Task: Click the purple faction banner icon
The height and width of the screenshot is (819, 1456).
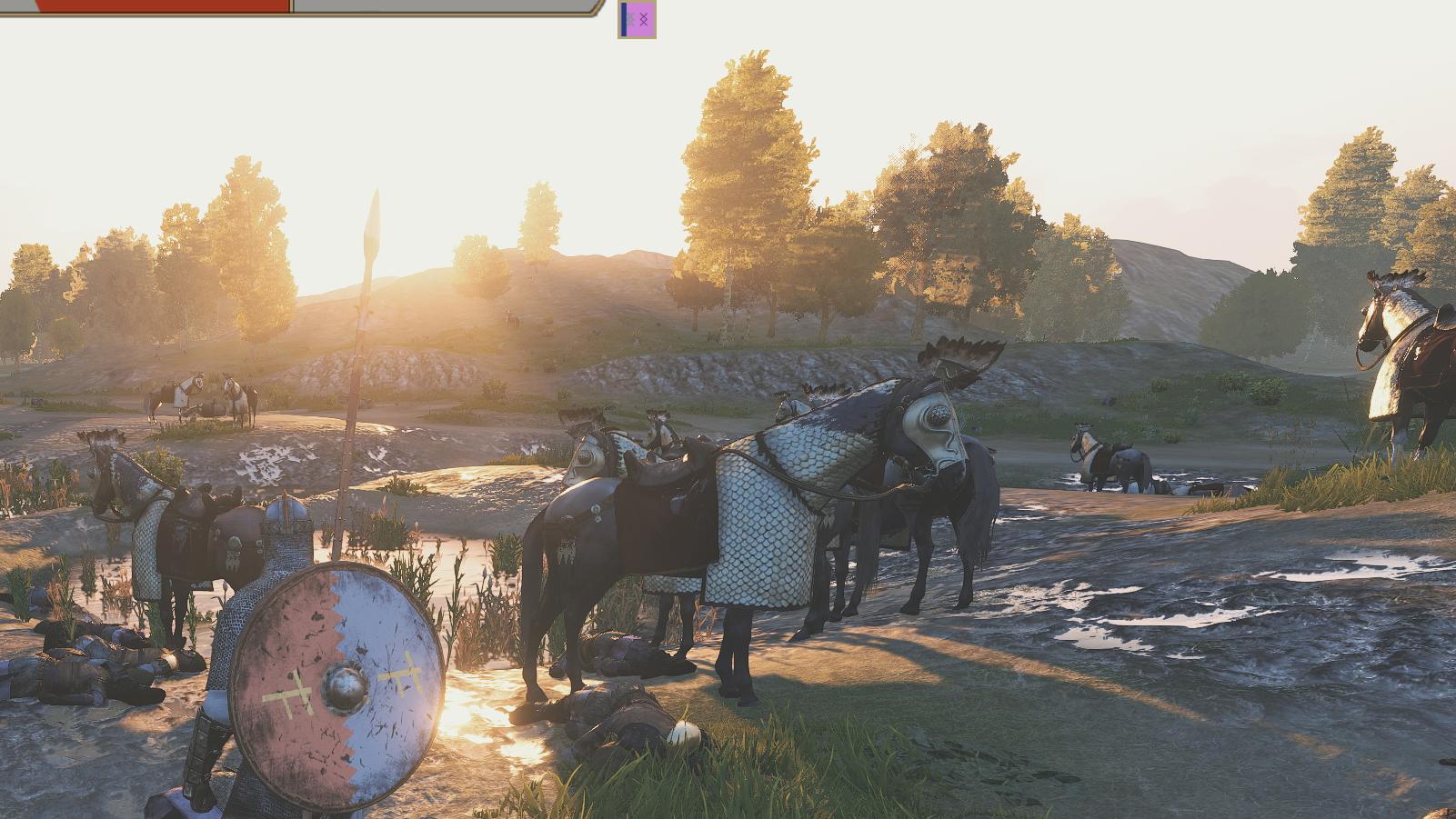Action: coord(638,19)
